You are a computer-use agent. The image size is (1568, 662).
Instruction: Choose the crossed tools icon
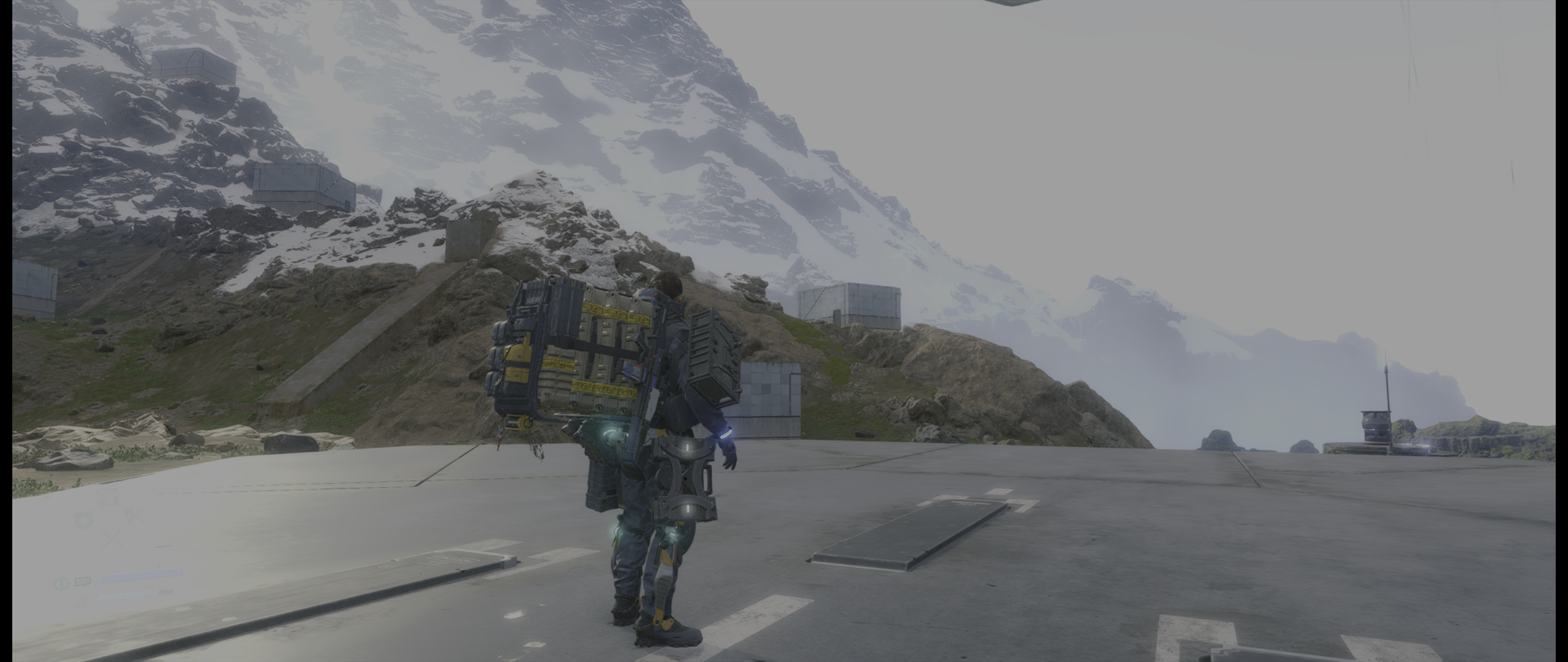pyautogui.click(x=134, y=515)
